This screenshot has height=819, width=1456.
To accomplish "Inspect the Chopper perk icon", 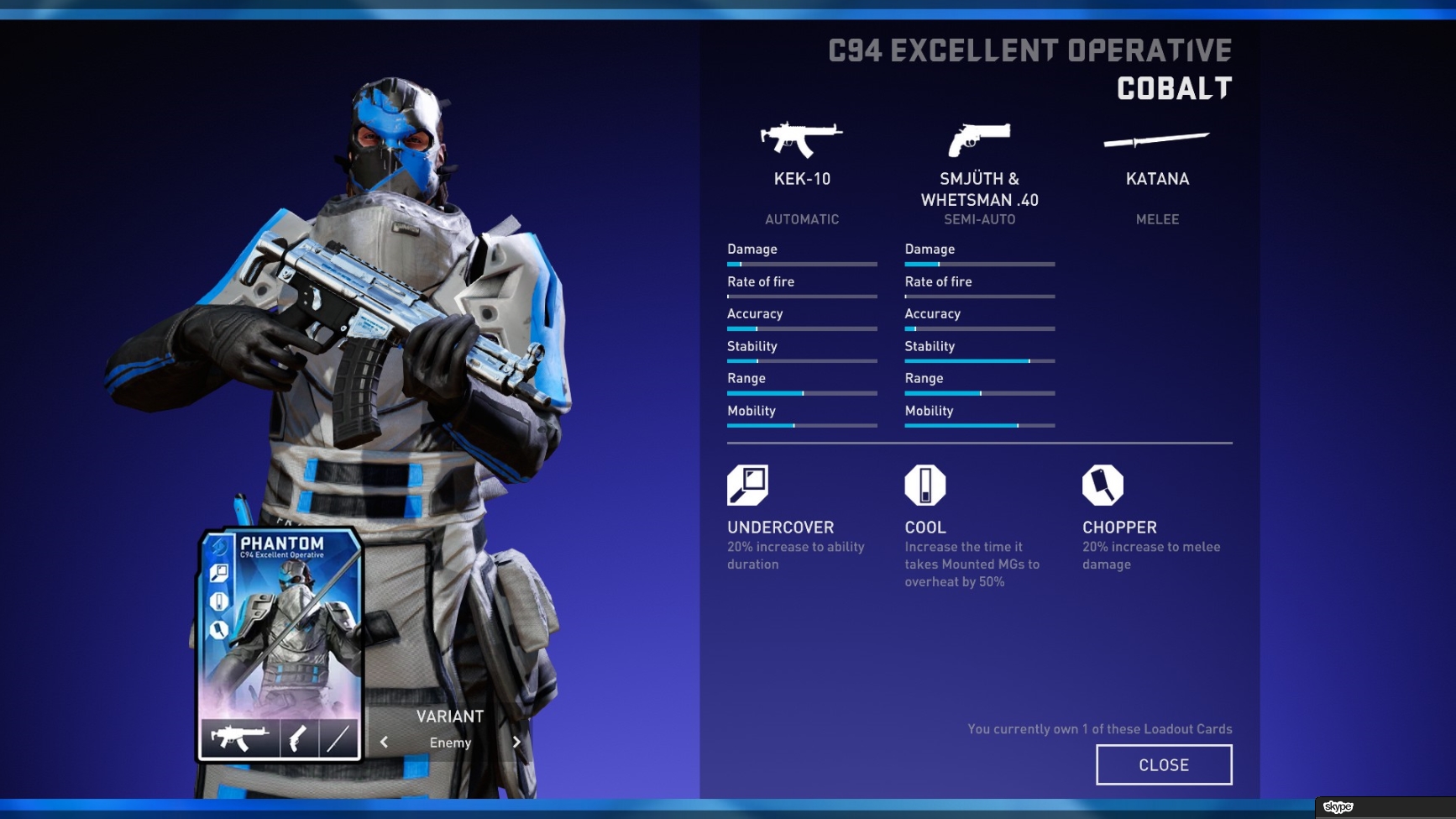I will point(1102,485).
